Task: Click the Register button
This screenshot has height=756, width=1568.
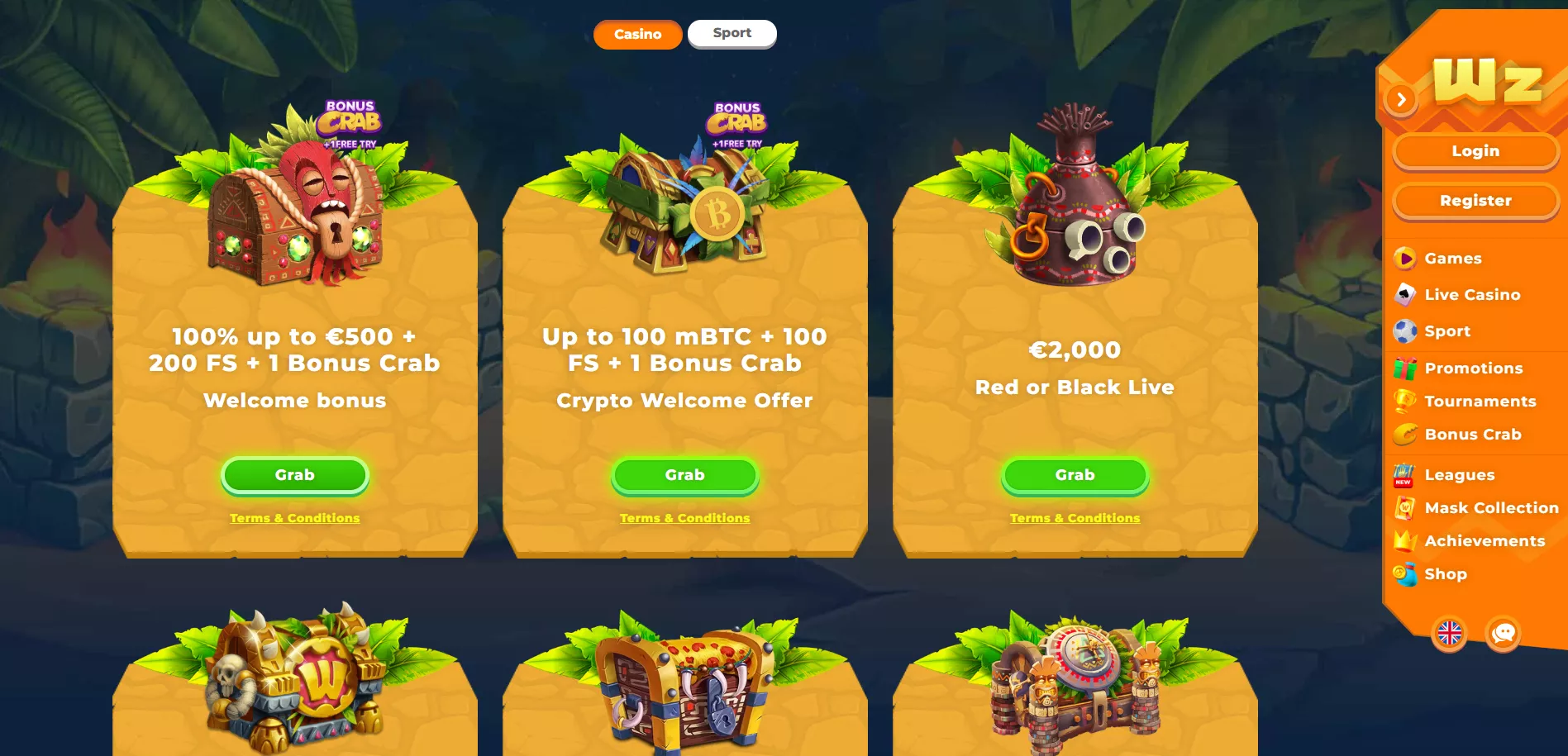Action: point(1475,201)
